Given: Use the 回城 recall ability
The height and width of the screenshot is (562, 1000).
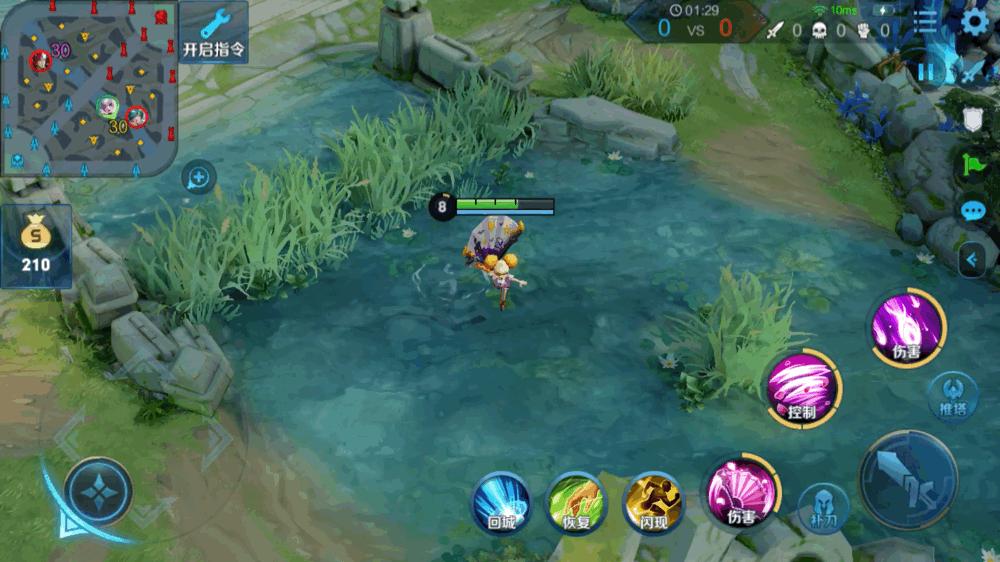Looking at the screenshot, I should (x=501, y=500).
